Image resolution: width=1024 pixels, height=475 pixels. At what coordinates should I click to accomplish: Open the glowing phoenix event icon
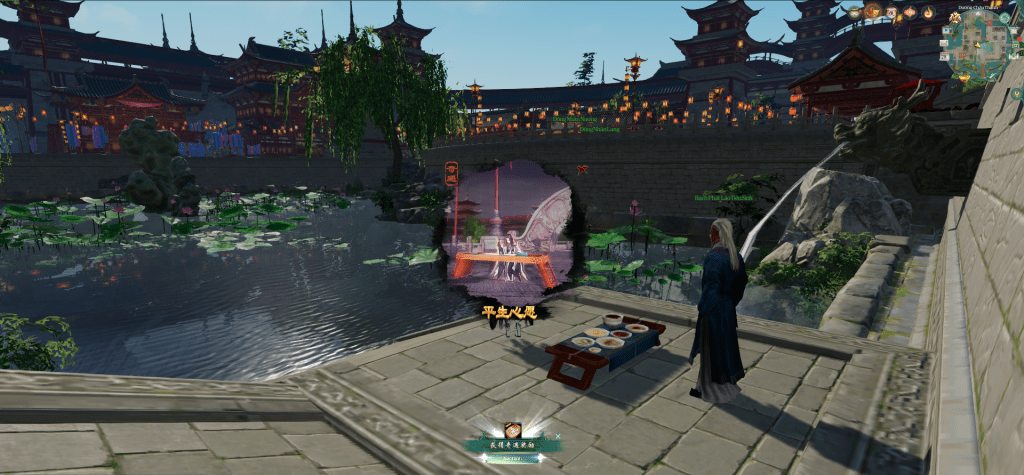click(872, 12)
